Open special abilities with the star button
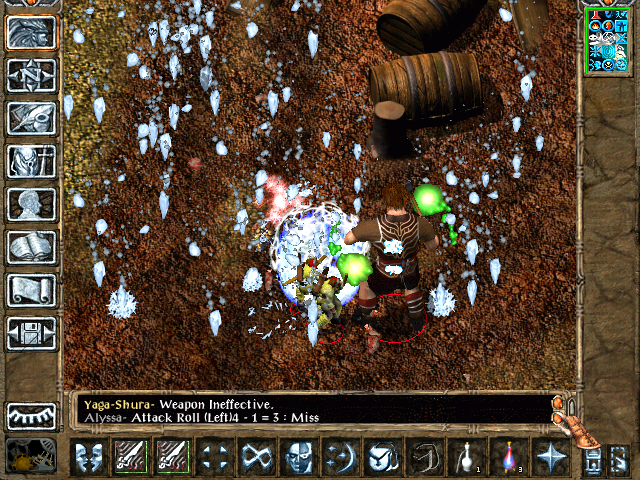Screen dimensions: 640x480 click(x=551, y=456)
